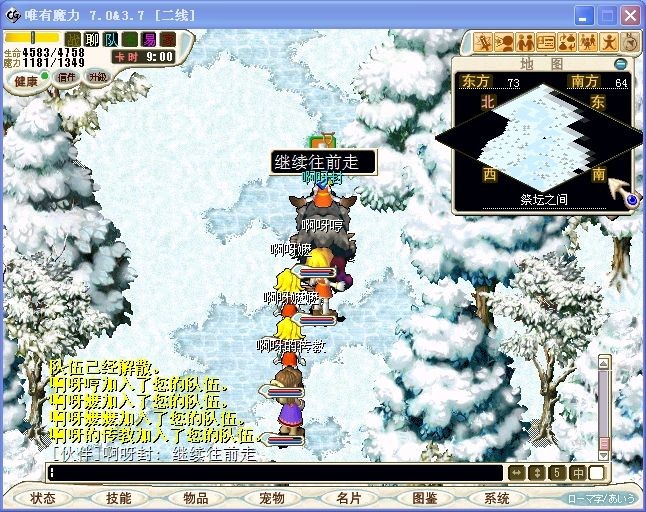Click the 健康 health button
Image resolution: width=646 pixels, height=512 pixels.
tap(25, 80)
